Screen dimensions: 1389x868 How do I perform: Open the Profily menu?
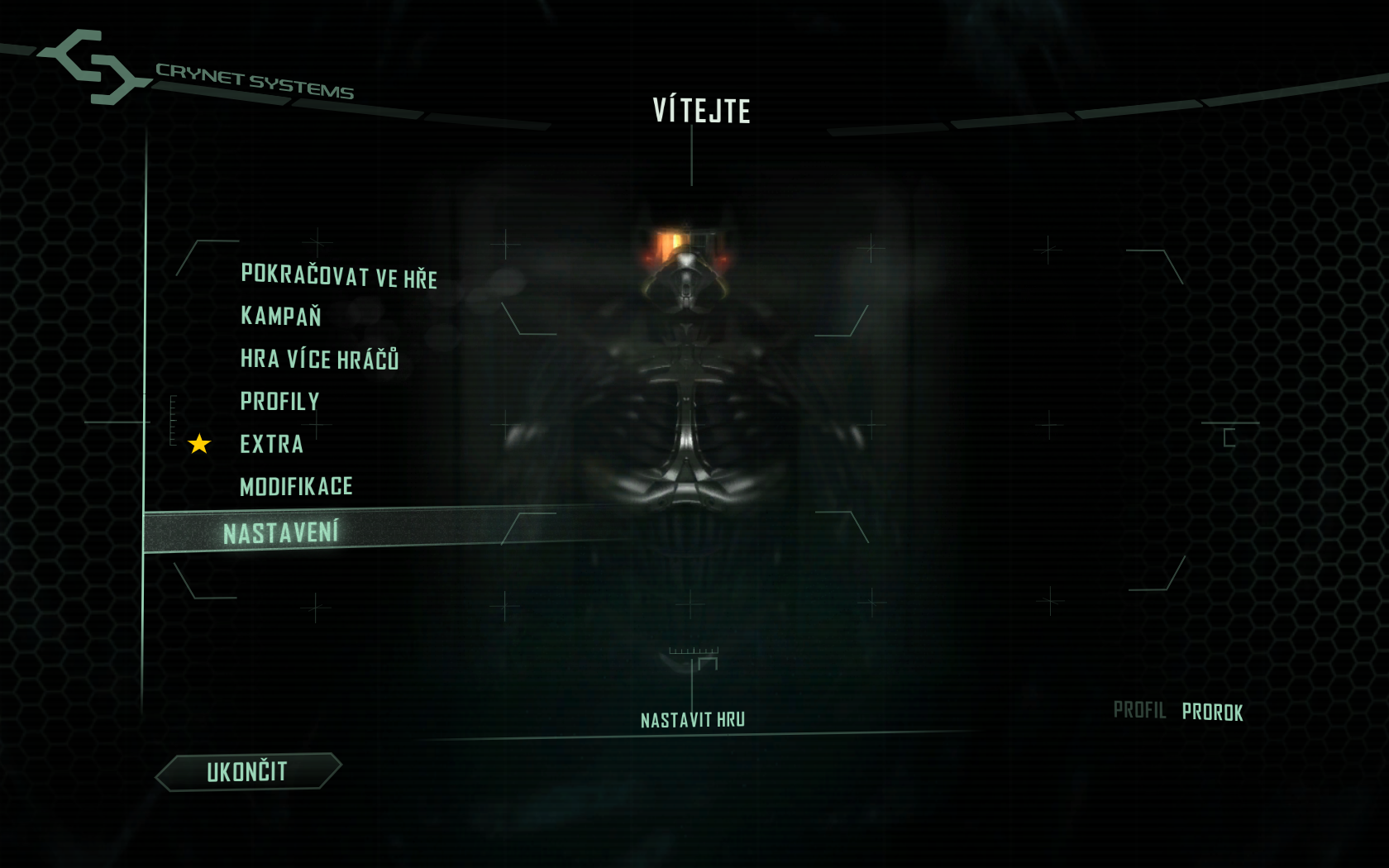coord(279,402)
